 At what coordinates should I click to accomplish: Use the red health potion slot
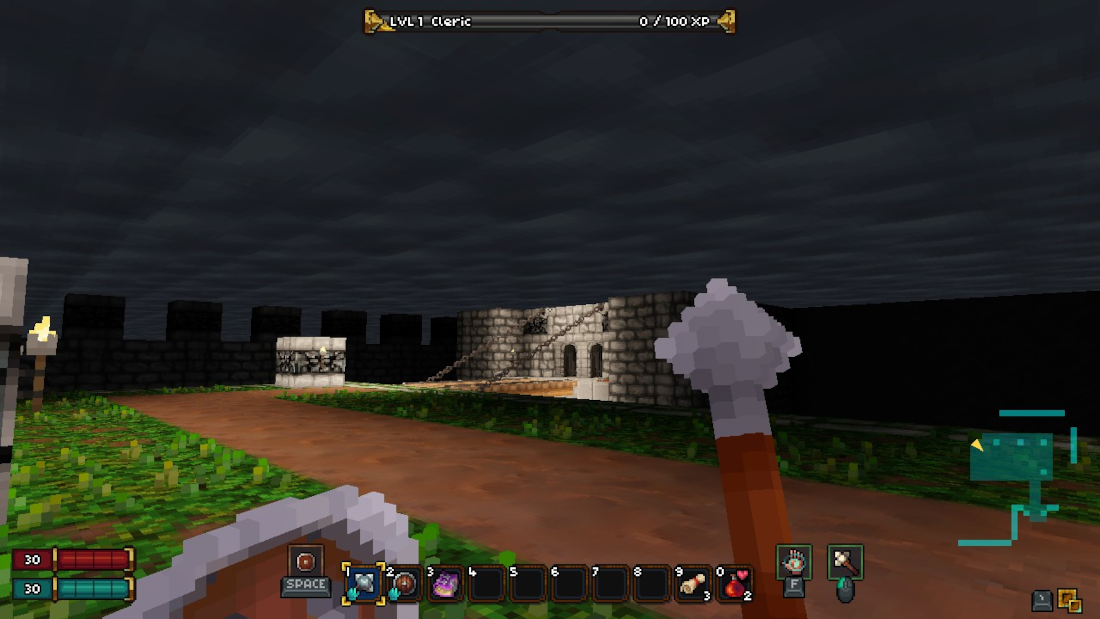click(734, 583)
